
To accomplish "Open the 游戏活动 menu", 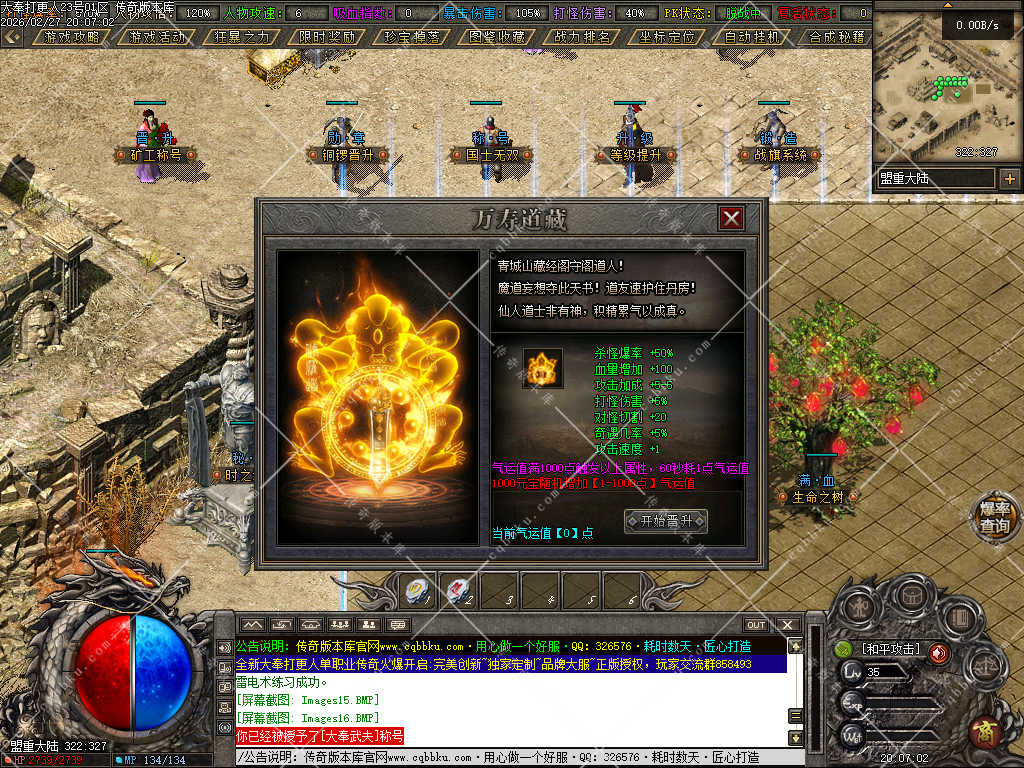I will (157, 36).
